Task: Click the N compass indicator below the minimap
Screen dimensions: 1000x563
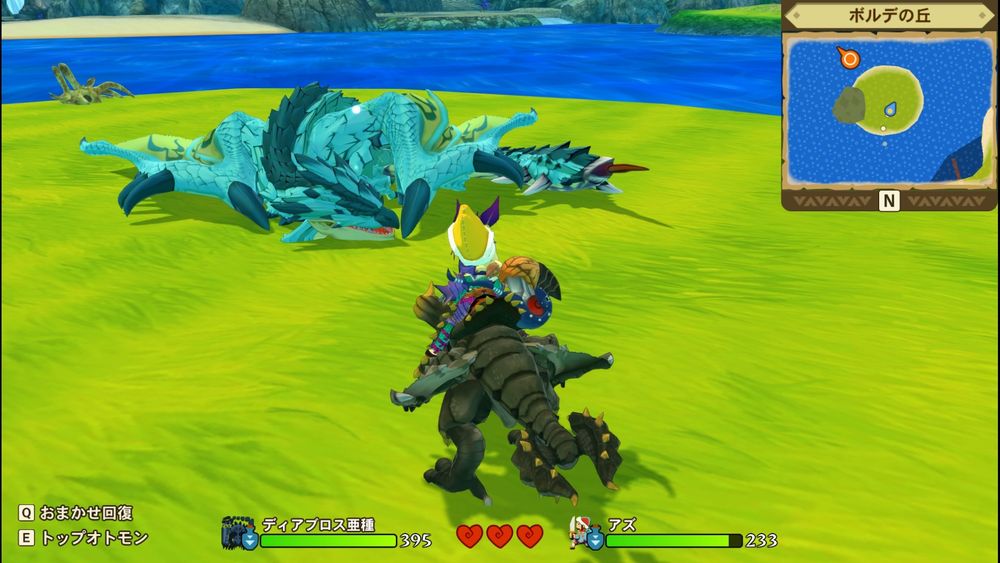Action: tap(889, 201)
